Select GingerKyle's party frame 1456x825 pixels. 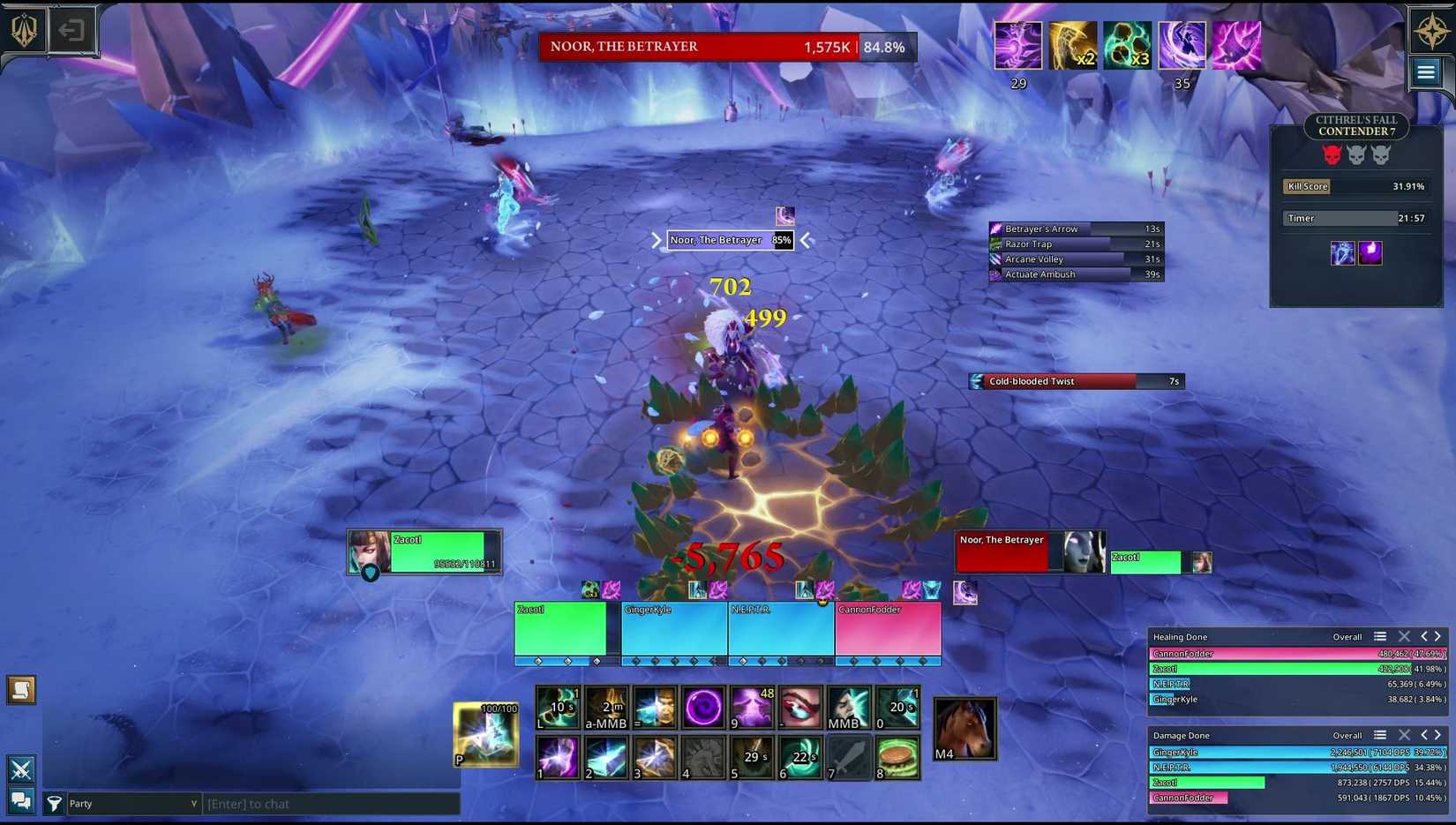coord(674,629)
